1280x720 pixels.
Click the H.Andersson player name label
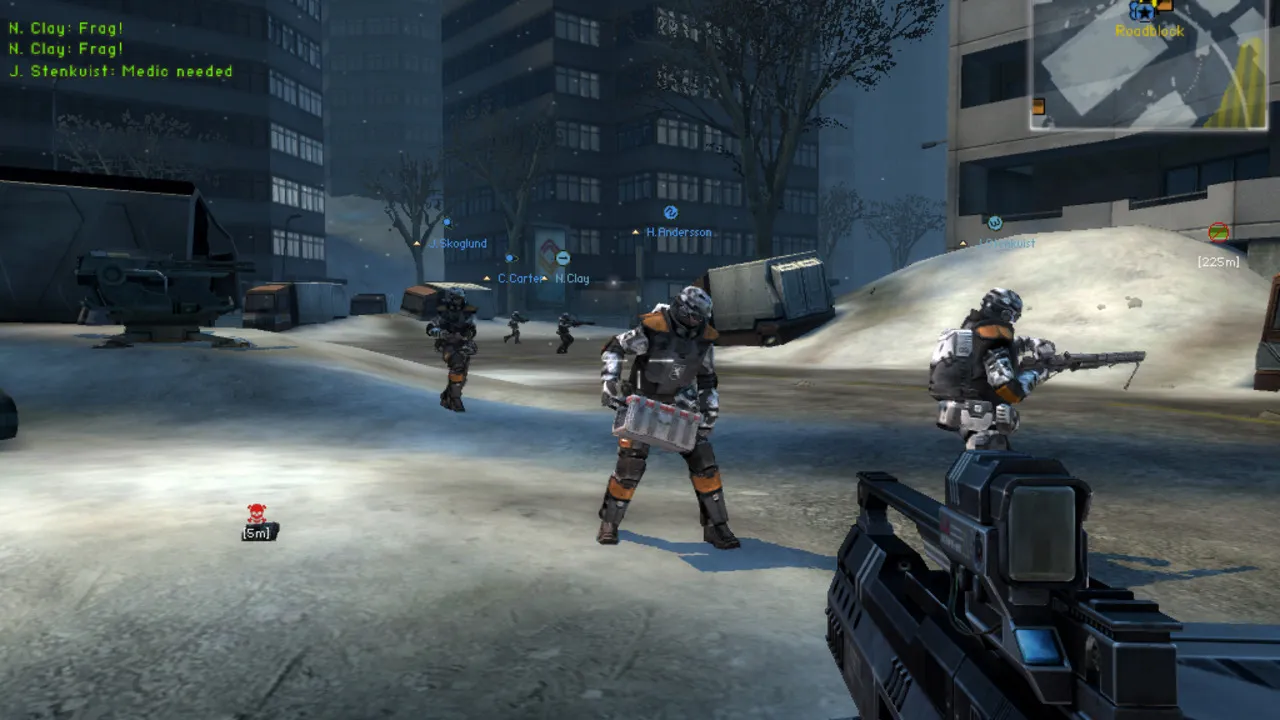[678, 232]
